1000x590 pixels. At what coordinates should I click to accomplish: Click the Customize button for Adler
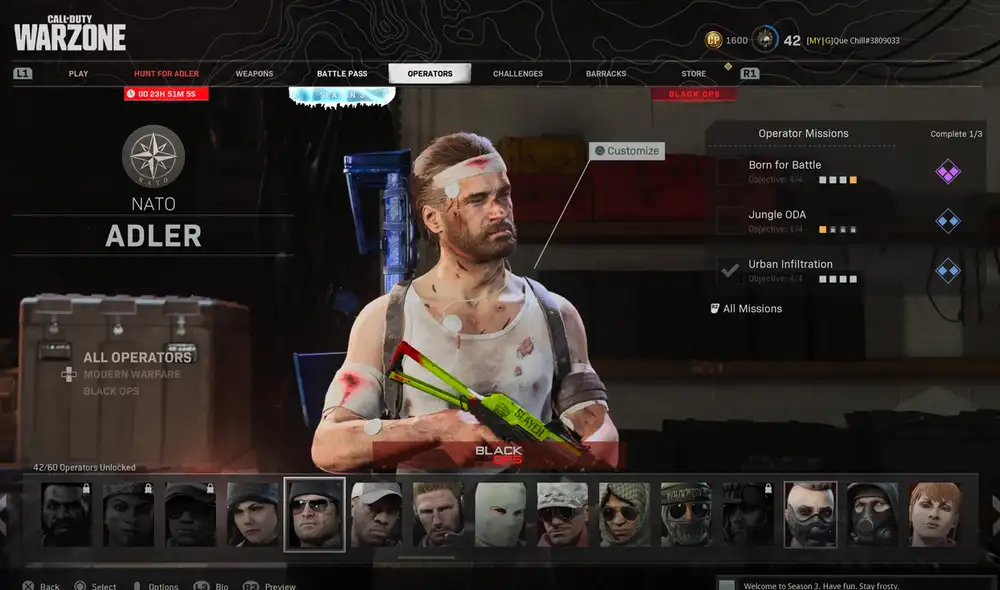pos(626,151)
